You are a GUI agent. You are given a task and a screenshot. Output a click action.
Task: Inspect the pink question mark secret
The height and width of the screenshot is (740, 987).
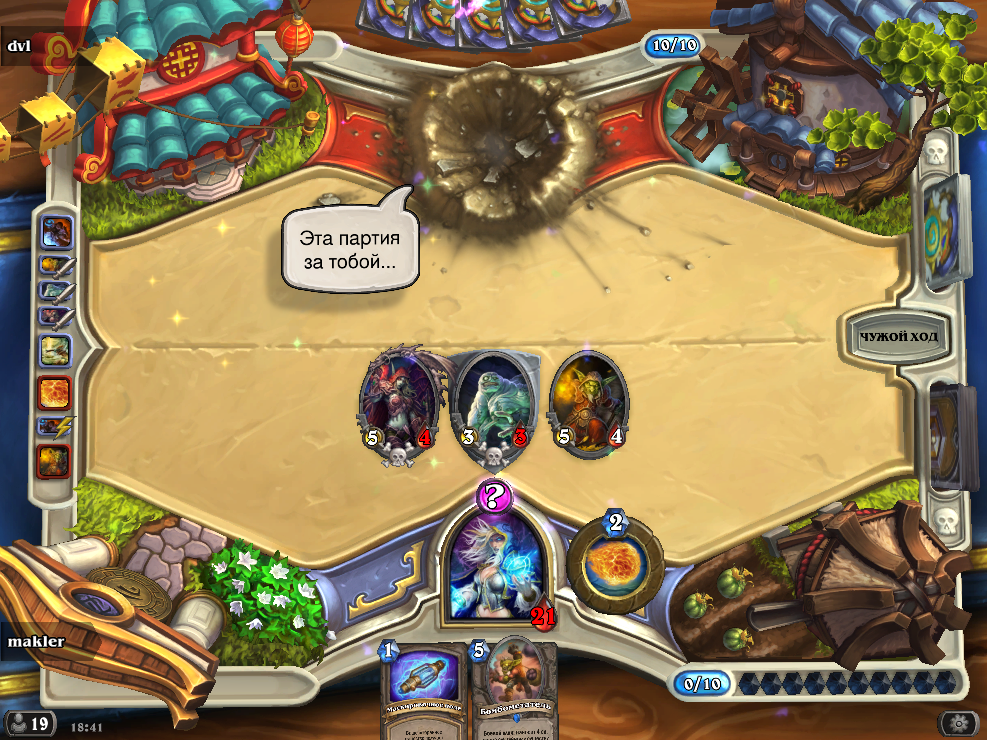(x=494, y=495)
